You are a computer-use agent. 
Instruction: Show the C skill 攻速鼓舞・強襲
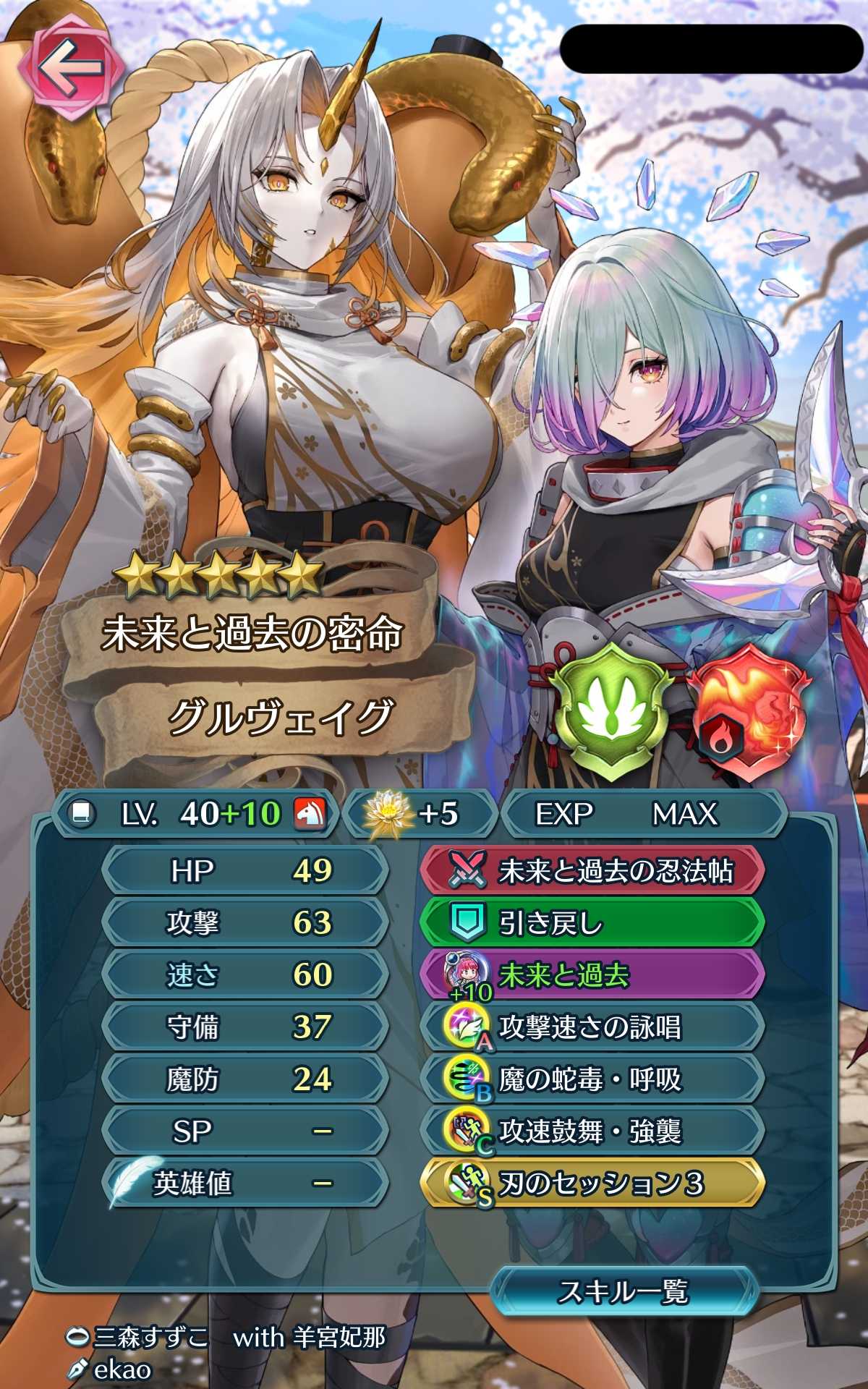coord(592,1131)
